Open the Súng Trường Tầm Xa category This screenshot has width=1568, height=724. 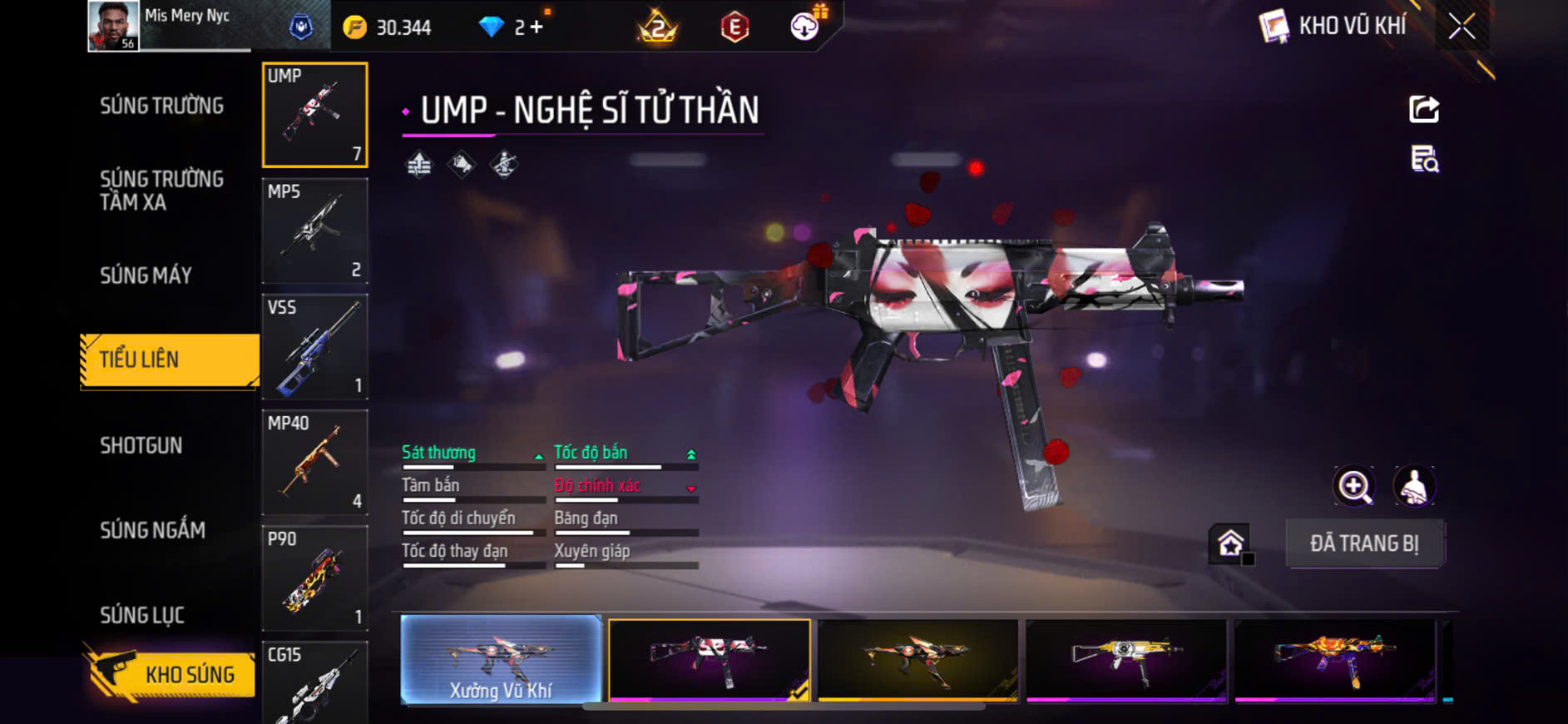(x=161, y=191)
